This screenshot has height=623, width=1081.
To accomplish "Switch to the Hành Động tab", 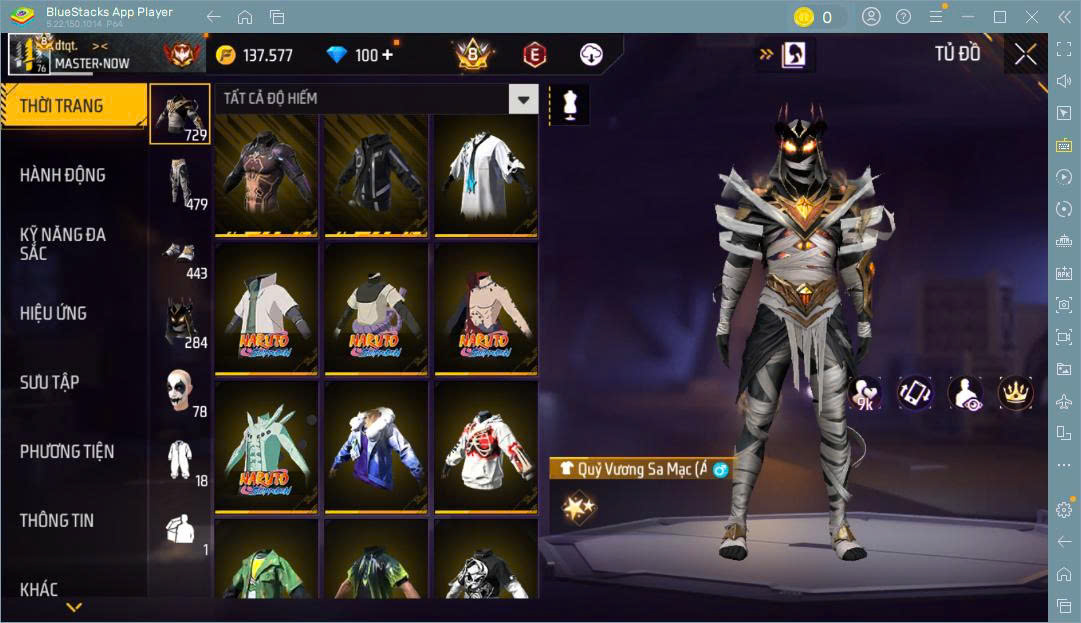I will coord(63,175).
